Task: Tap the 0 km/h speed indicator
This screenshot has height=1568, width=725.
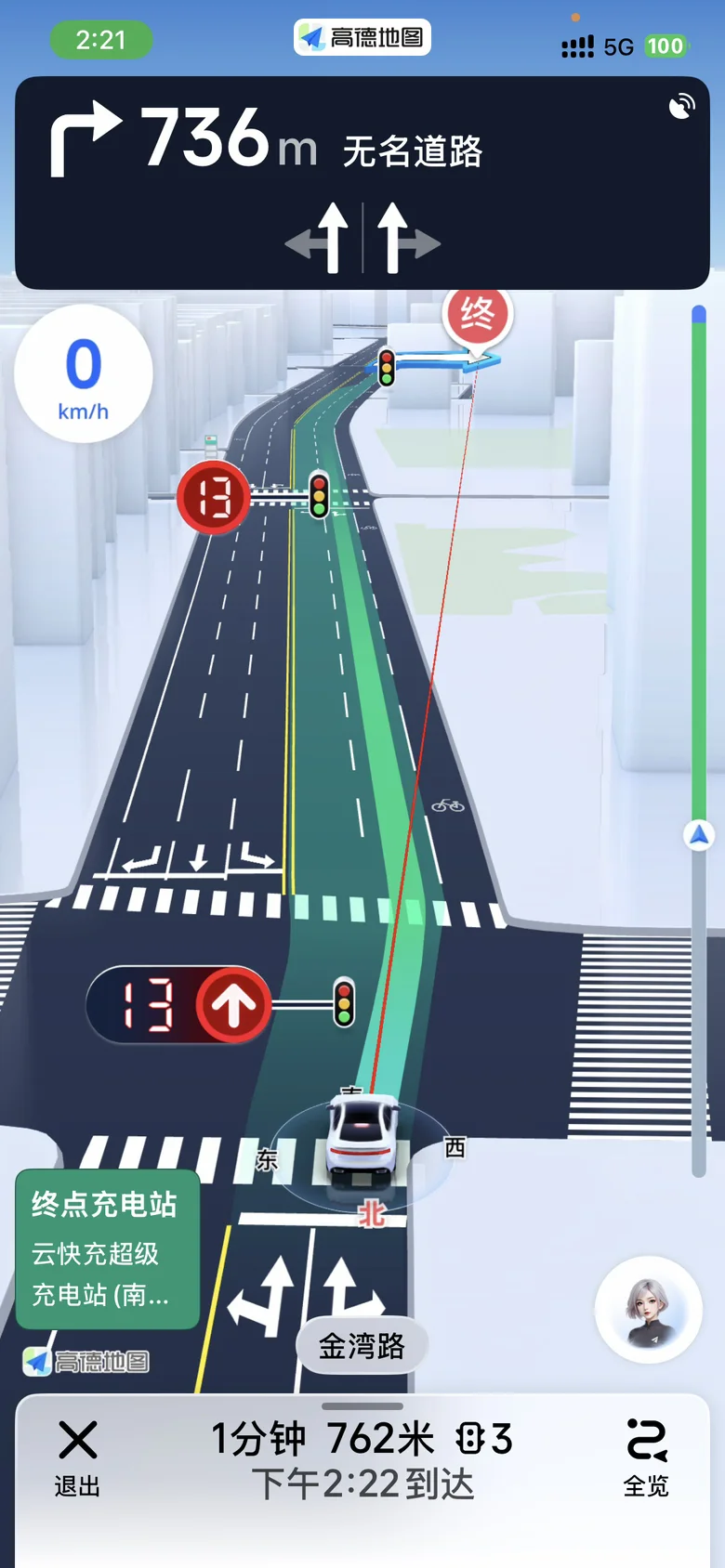Action: [84, 374]
